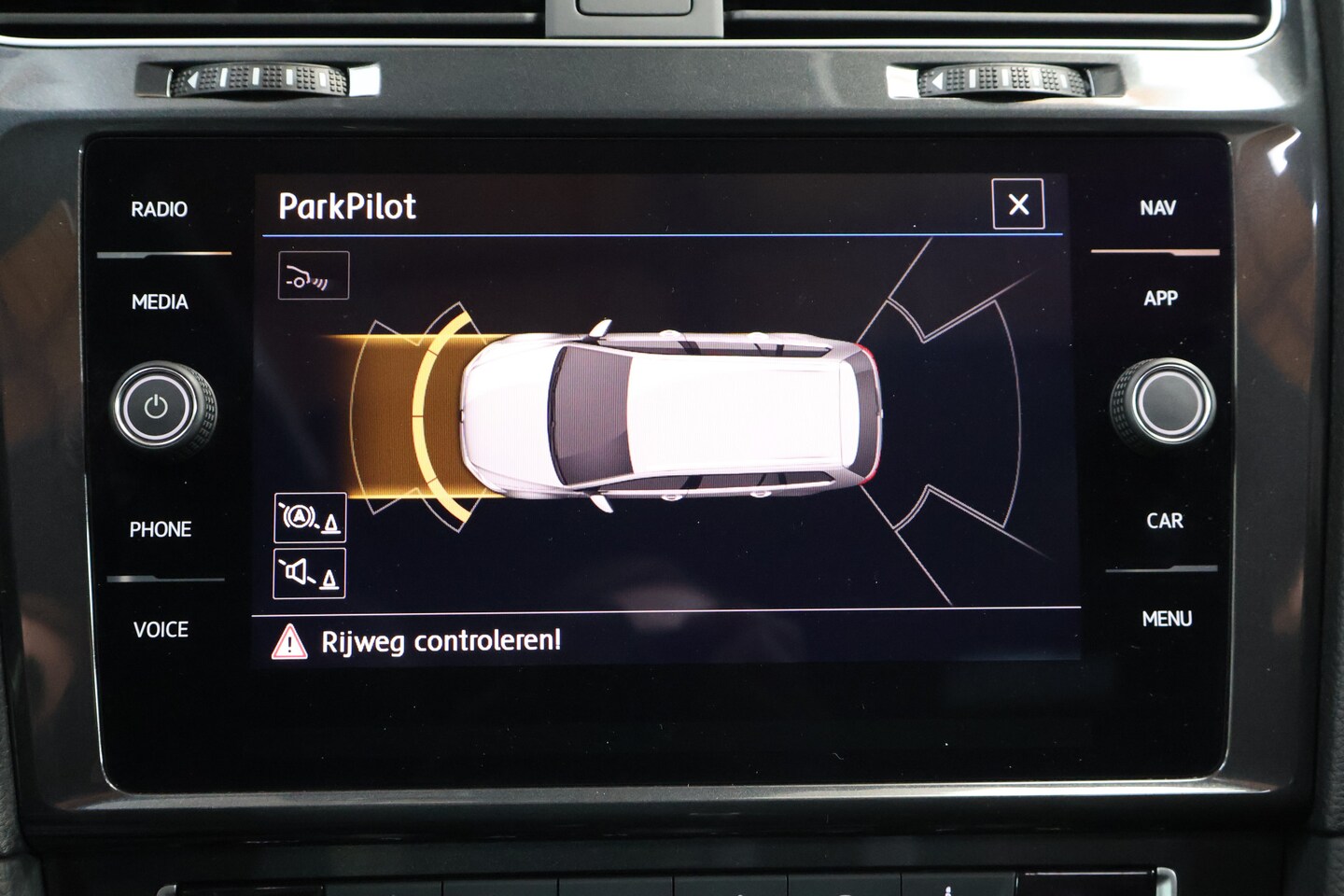The height and width of the screenshot is (896, 1344).
Task: Open NAV navigation
Action: pos(1157,208)
